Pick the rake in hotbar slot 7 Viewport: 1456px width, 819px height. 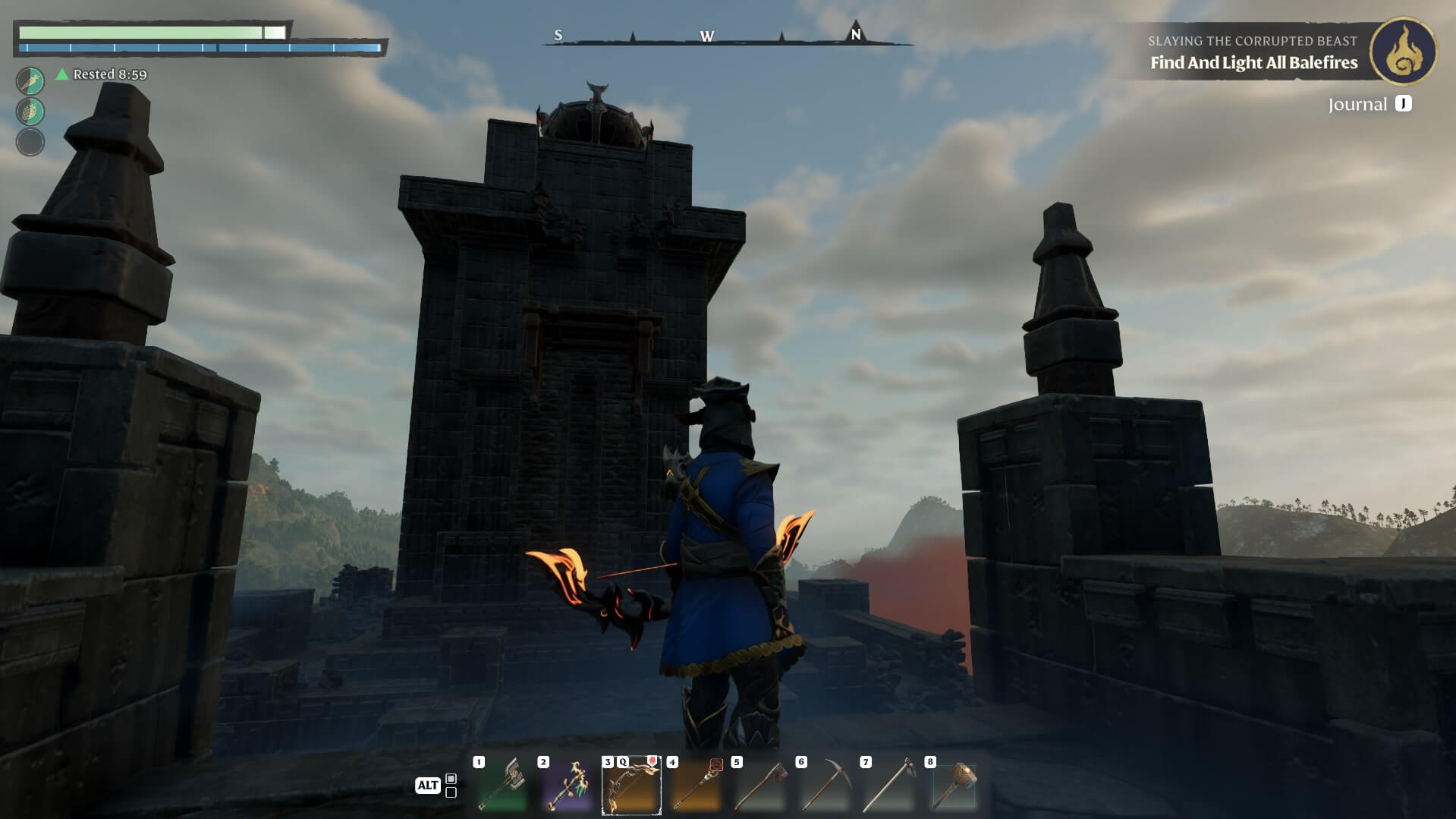889,786
